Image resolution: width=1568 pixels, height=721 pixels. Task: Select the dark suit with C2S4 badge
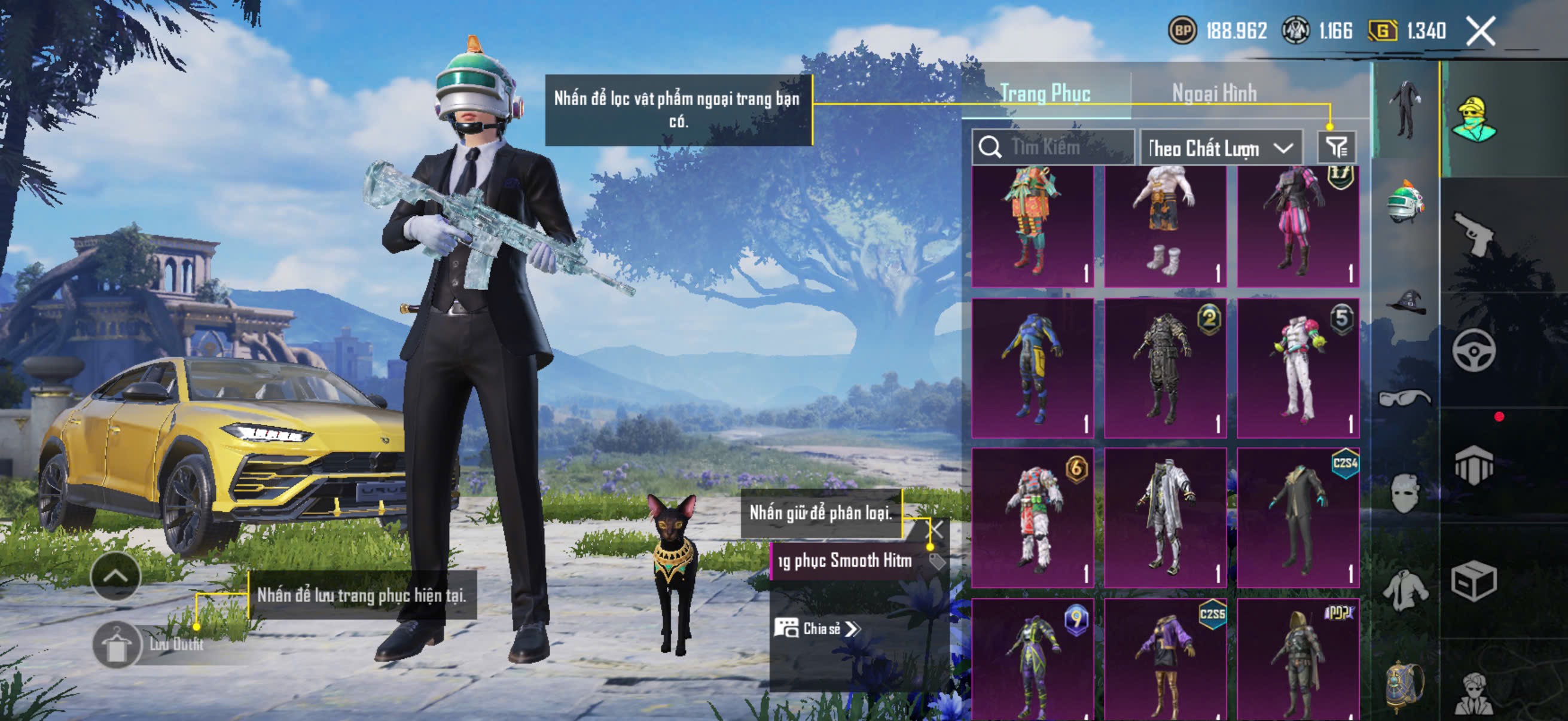[x=1298, y=518]
